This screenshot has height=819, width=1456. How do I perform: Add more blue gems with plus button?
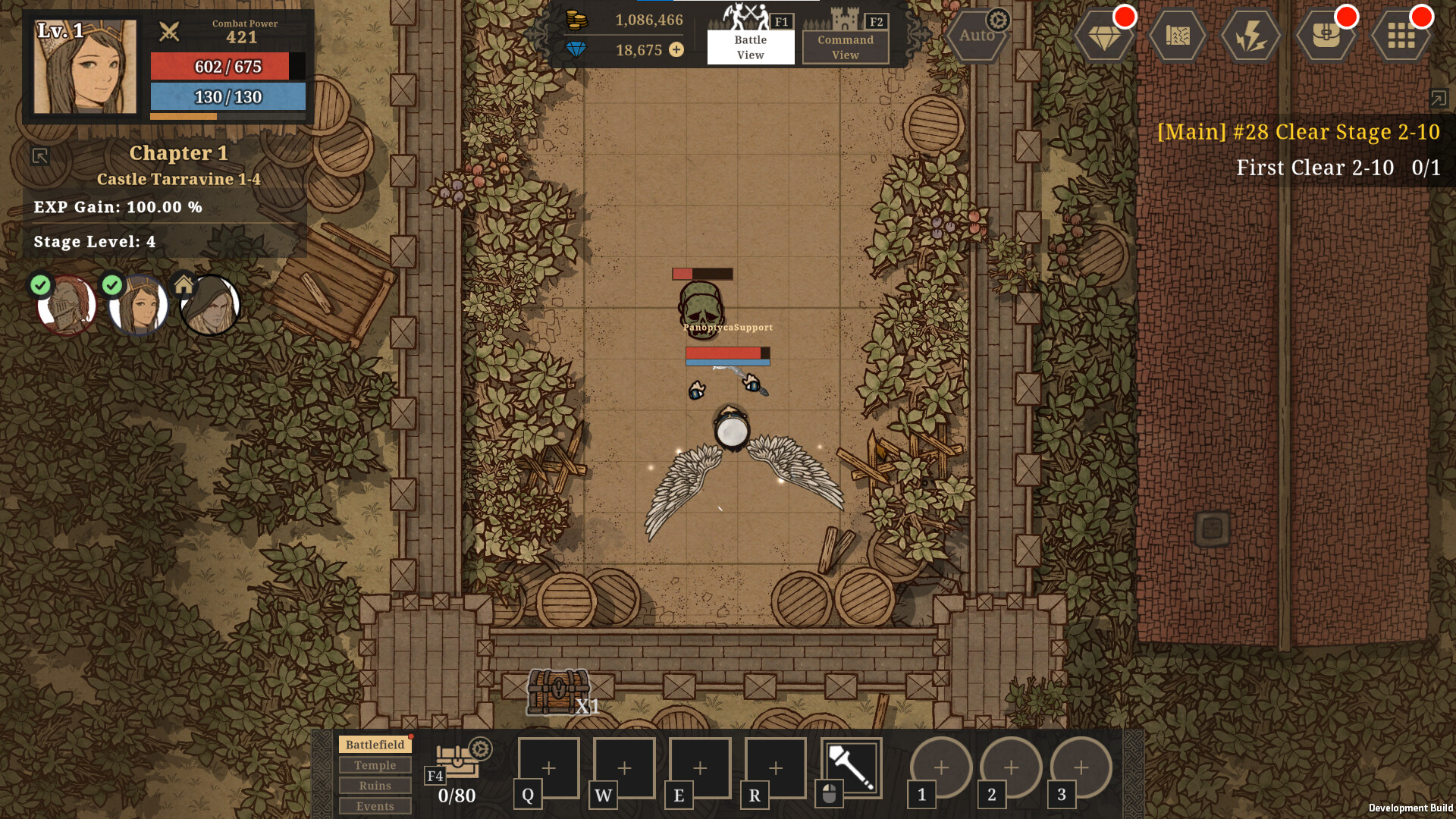pos(676,50)
